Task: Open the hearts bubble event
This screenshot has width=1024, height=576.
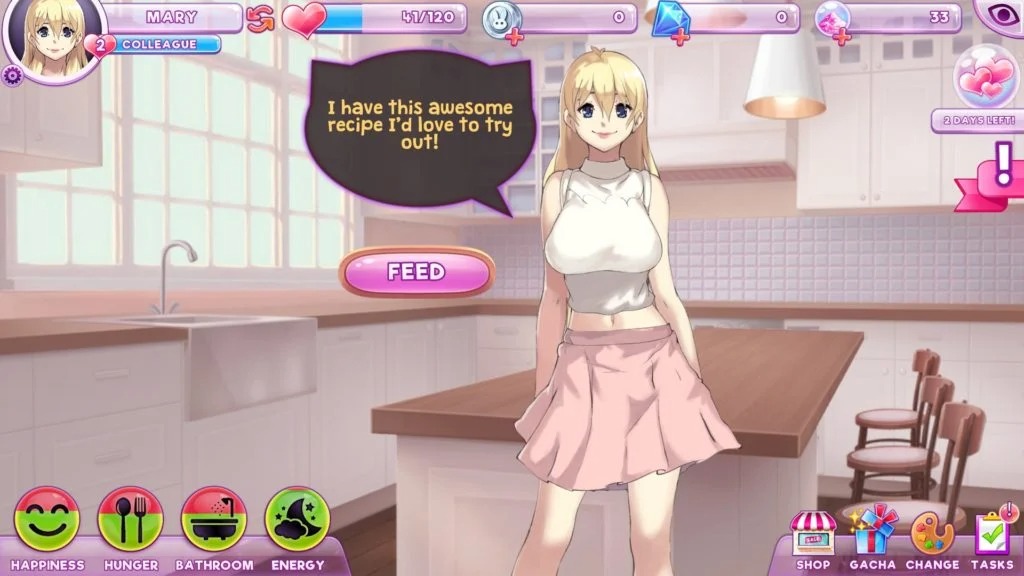Action: coord(986,78)
